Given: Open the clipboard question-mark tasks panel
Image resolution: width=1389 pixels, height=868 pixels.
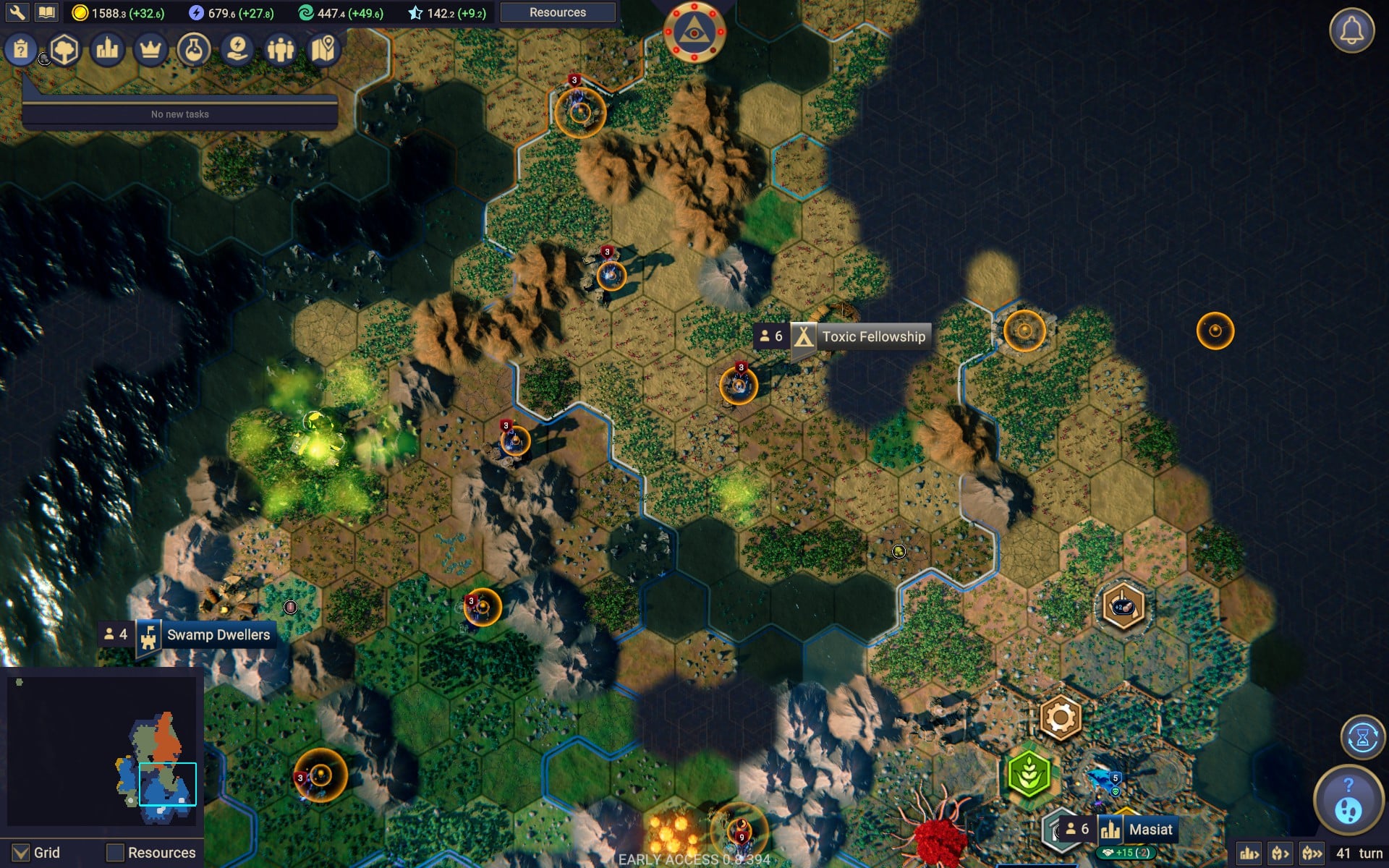Looking at the screenshot, I should point(21,50).
